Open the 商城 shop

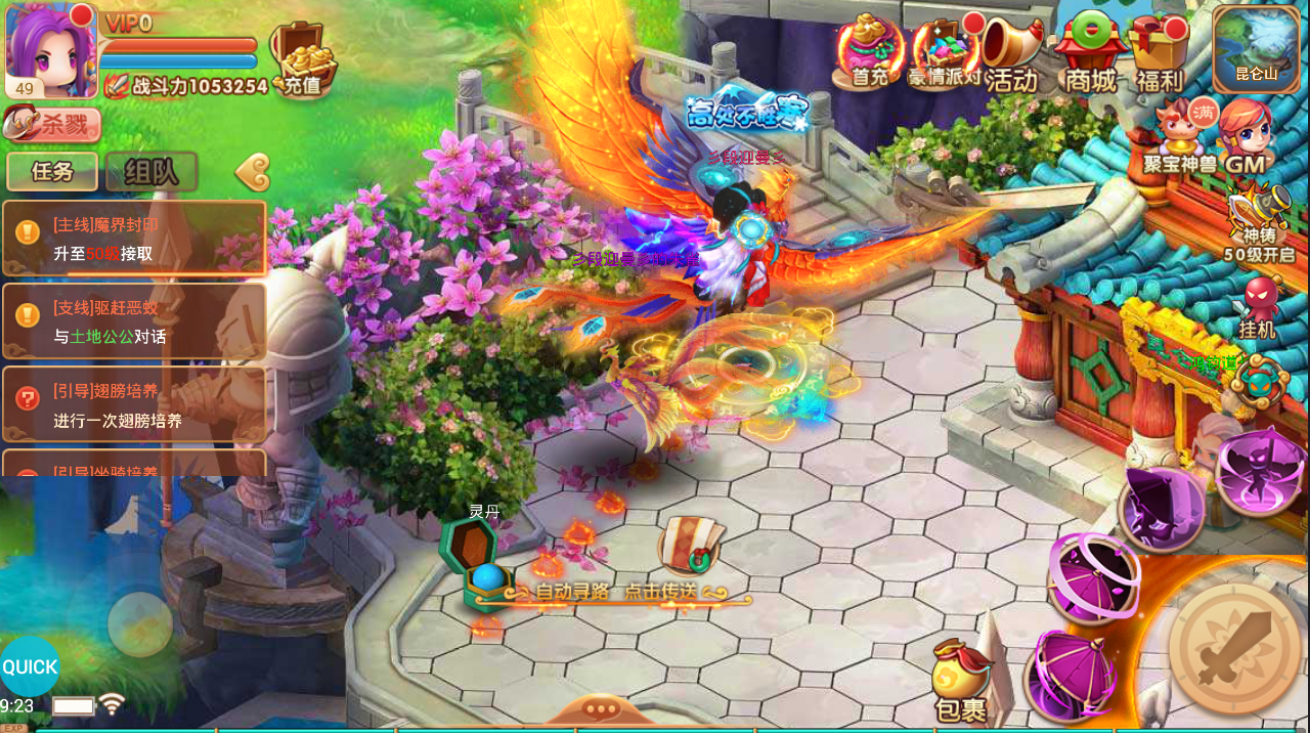point(1090,52)
